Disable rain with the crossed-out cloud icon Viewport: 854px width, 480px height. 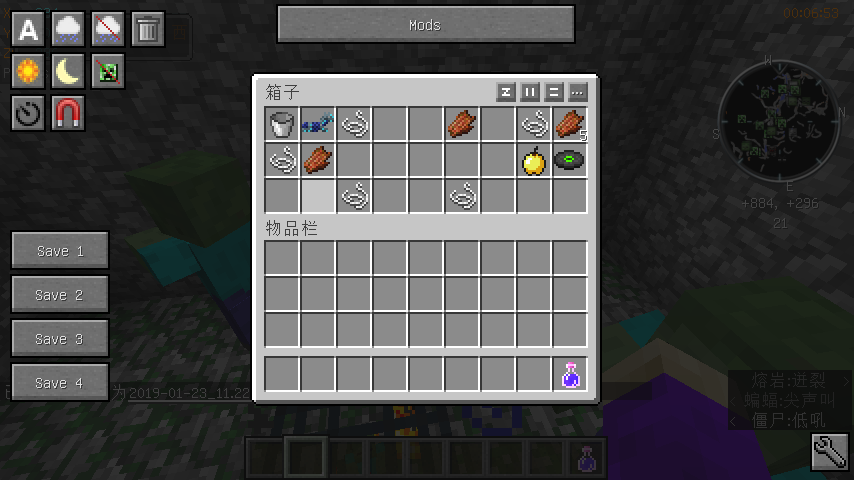click(108, 29)
